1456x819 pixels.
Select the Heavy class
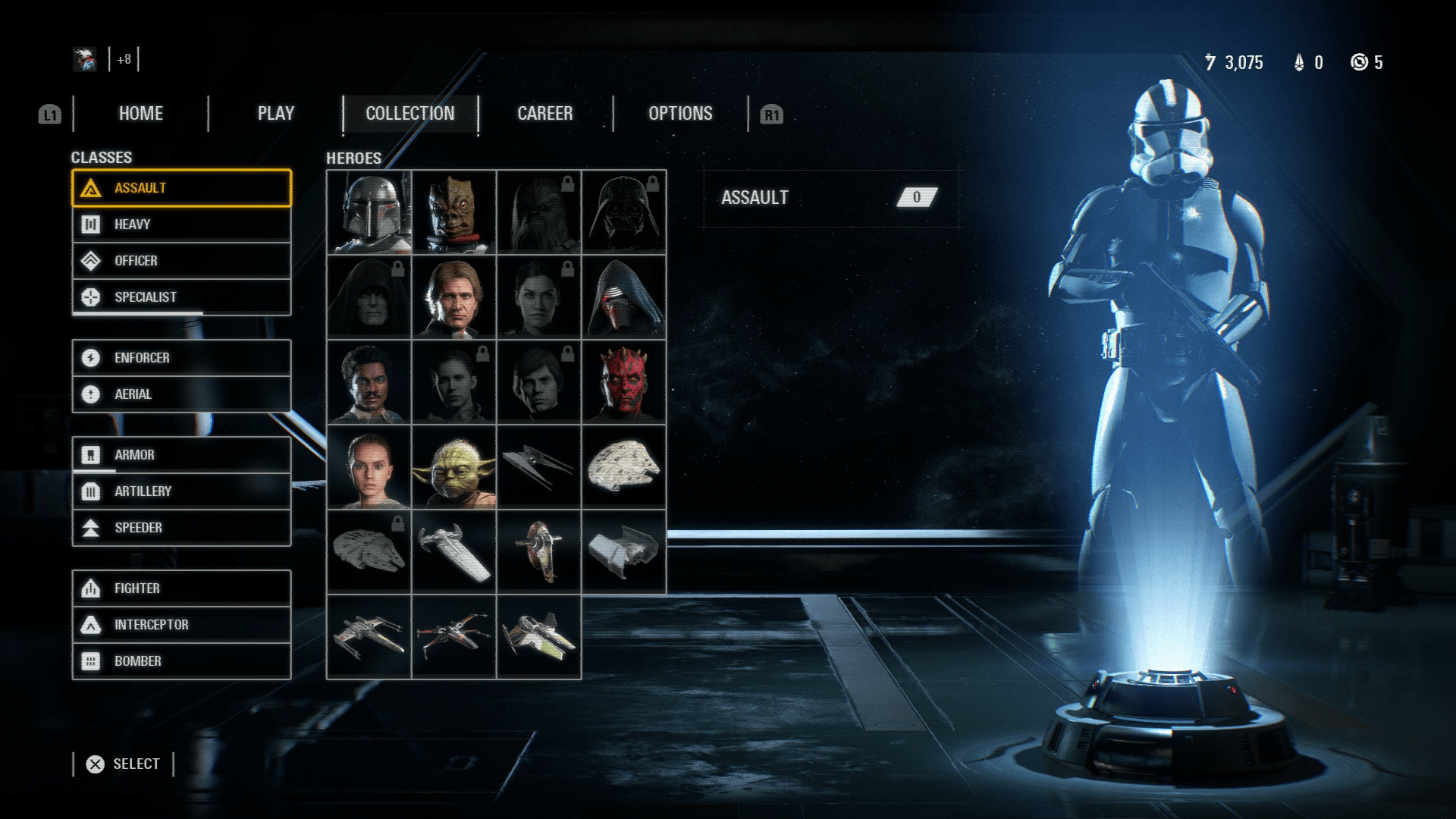[x=181, y=224]
